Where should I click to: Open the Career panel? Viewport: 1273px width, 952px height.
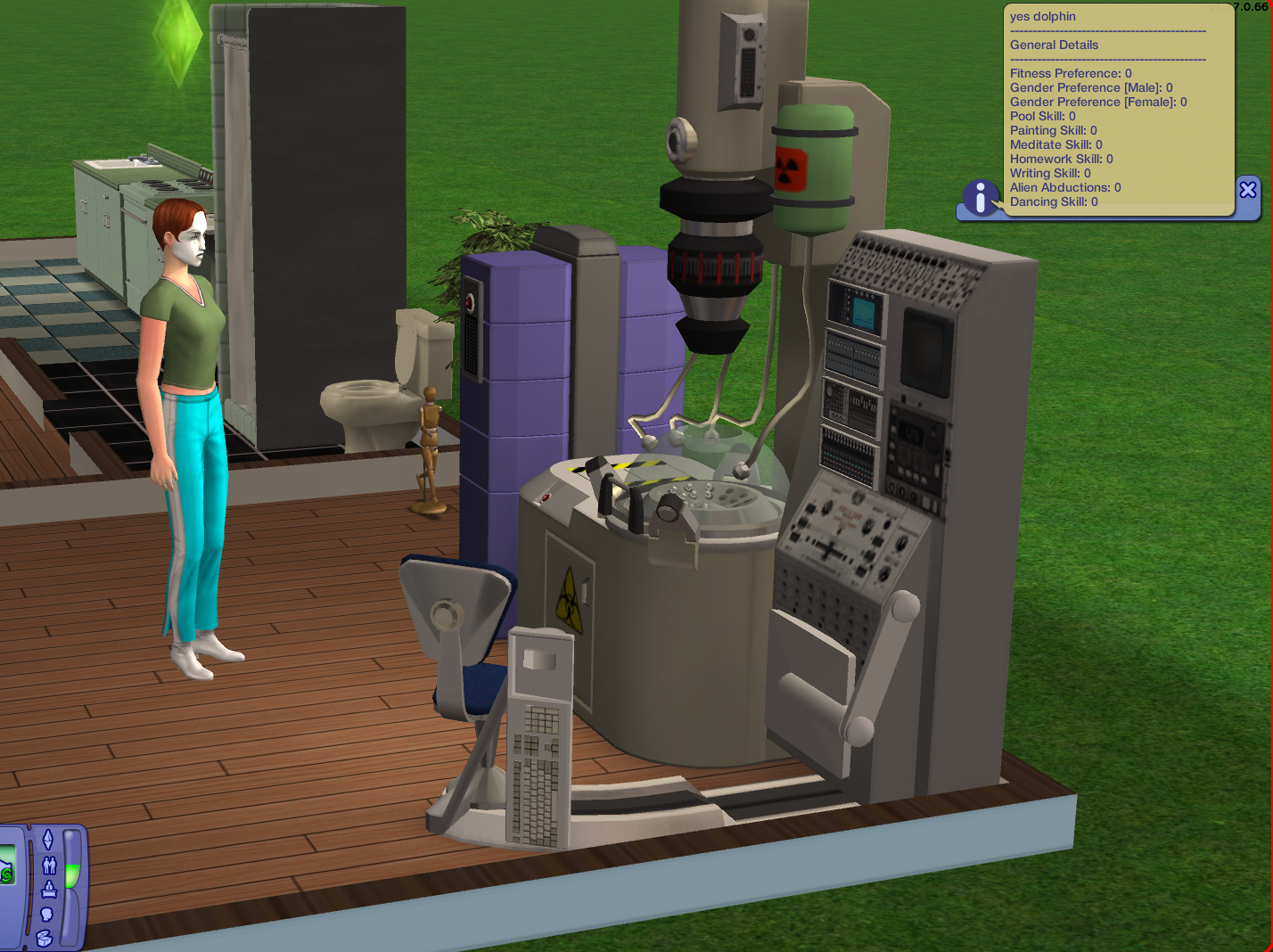(48, 890)
